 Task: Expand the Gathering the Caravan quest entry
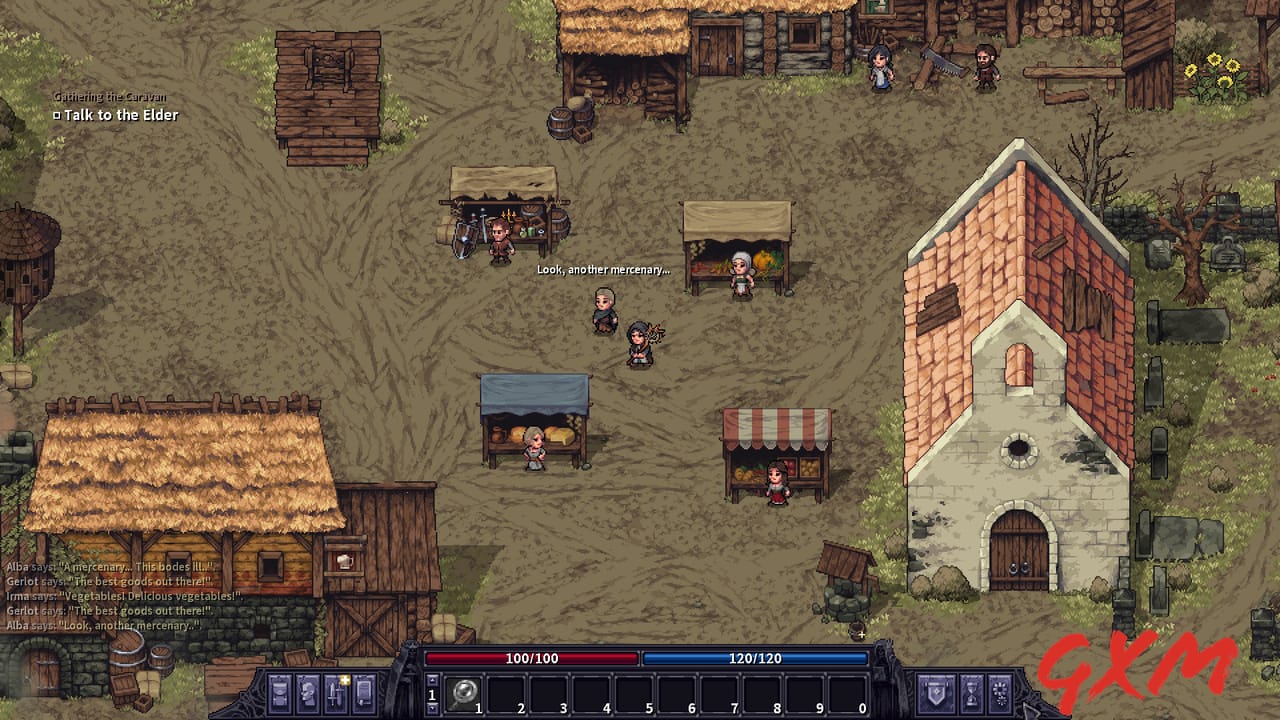[110, 99]
